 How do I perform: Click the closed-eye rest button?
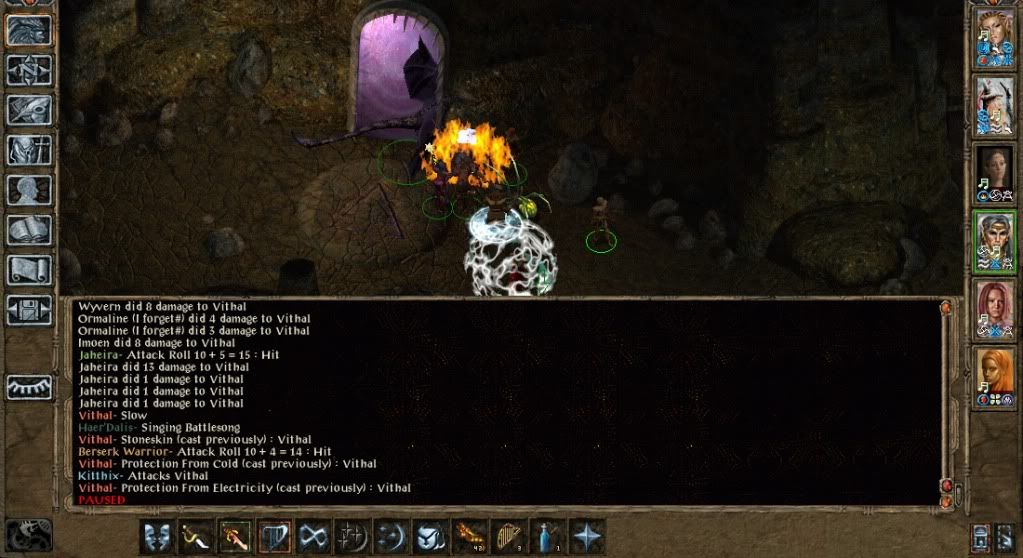coord(29,387)
